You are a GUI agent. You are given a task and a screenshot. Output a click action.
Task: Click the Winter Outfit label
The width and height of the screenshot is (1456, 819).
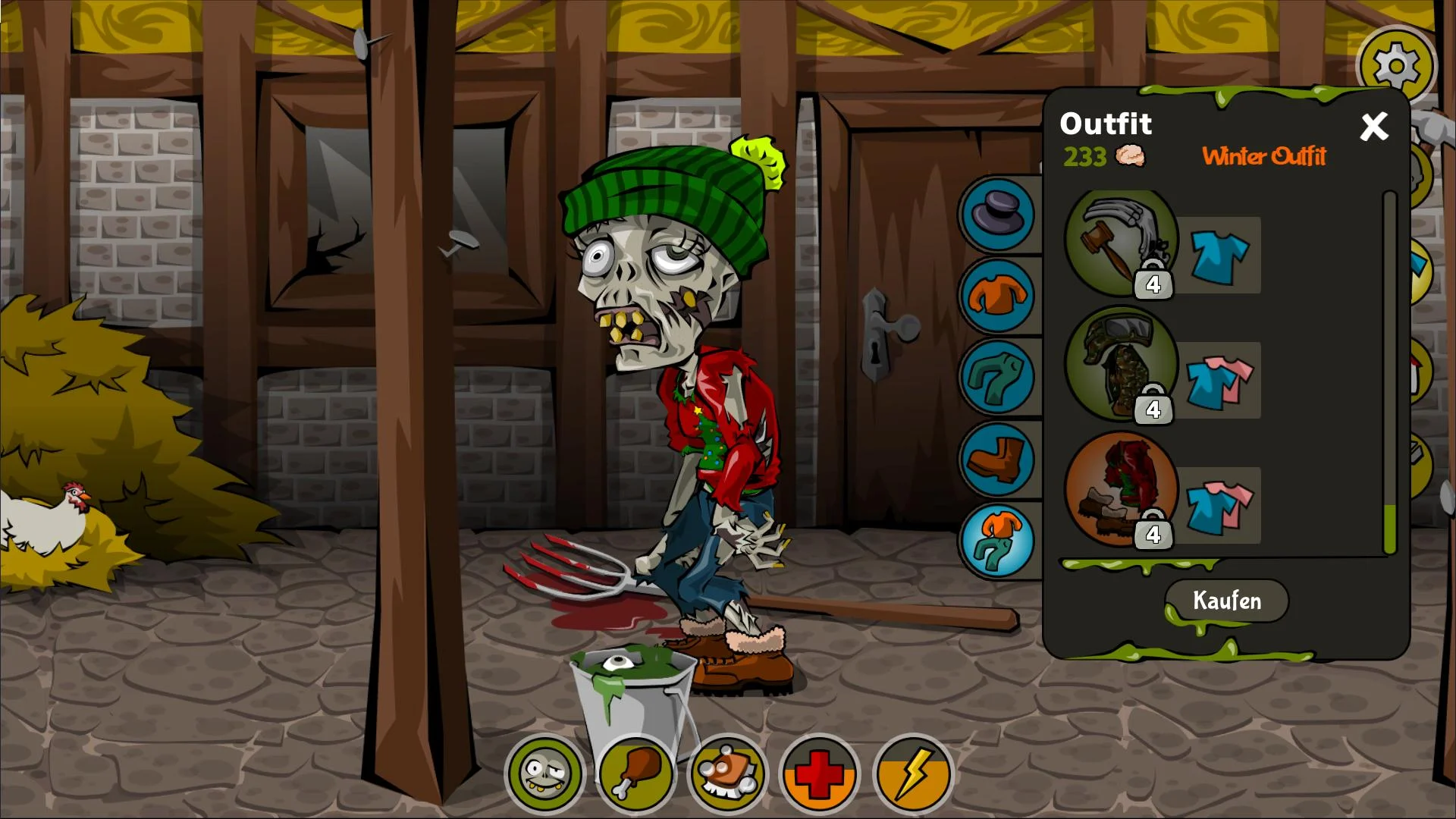pyautogui.click(x=1263, y=158)
